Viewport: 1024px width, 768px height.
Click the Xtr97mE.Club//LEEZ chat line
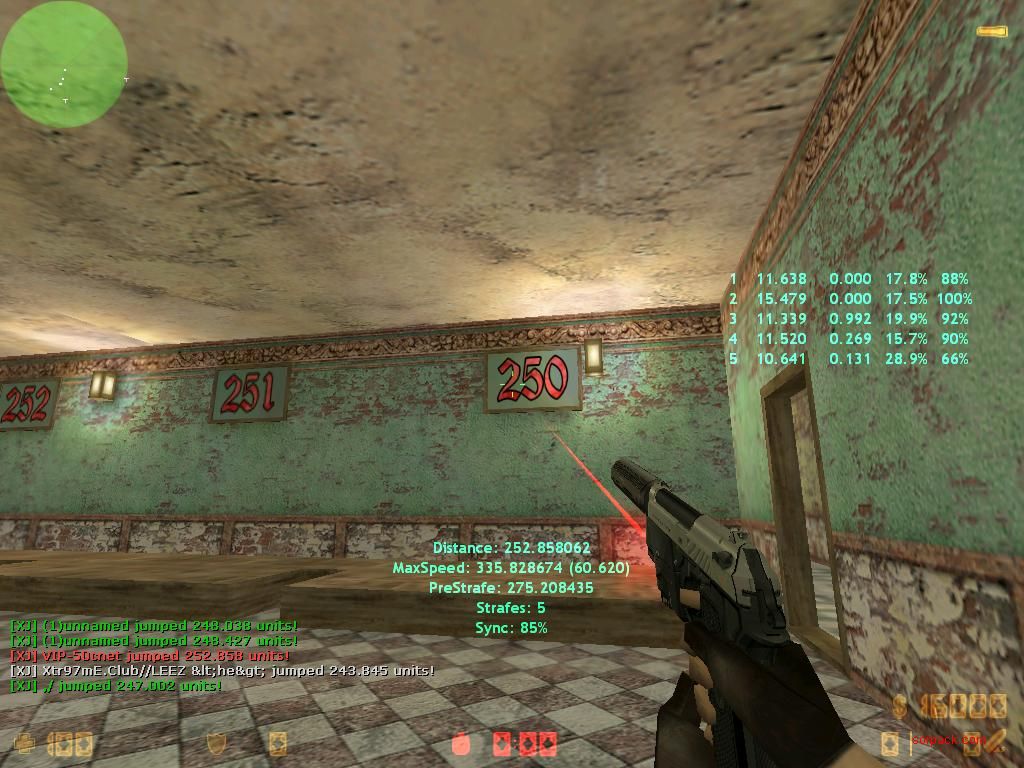(221, 670)
